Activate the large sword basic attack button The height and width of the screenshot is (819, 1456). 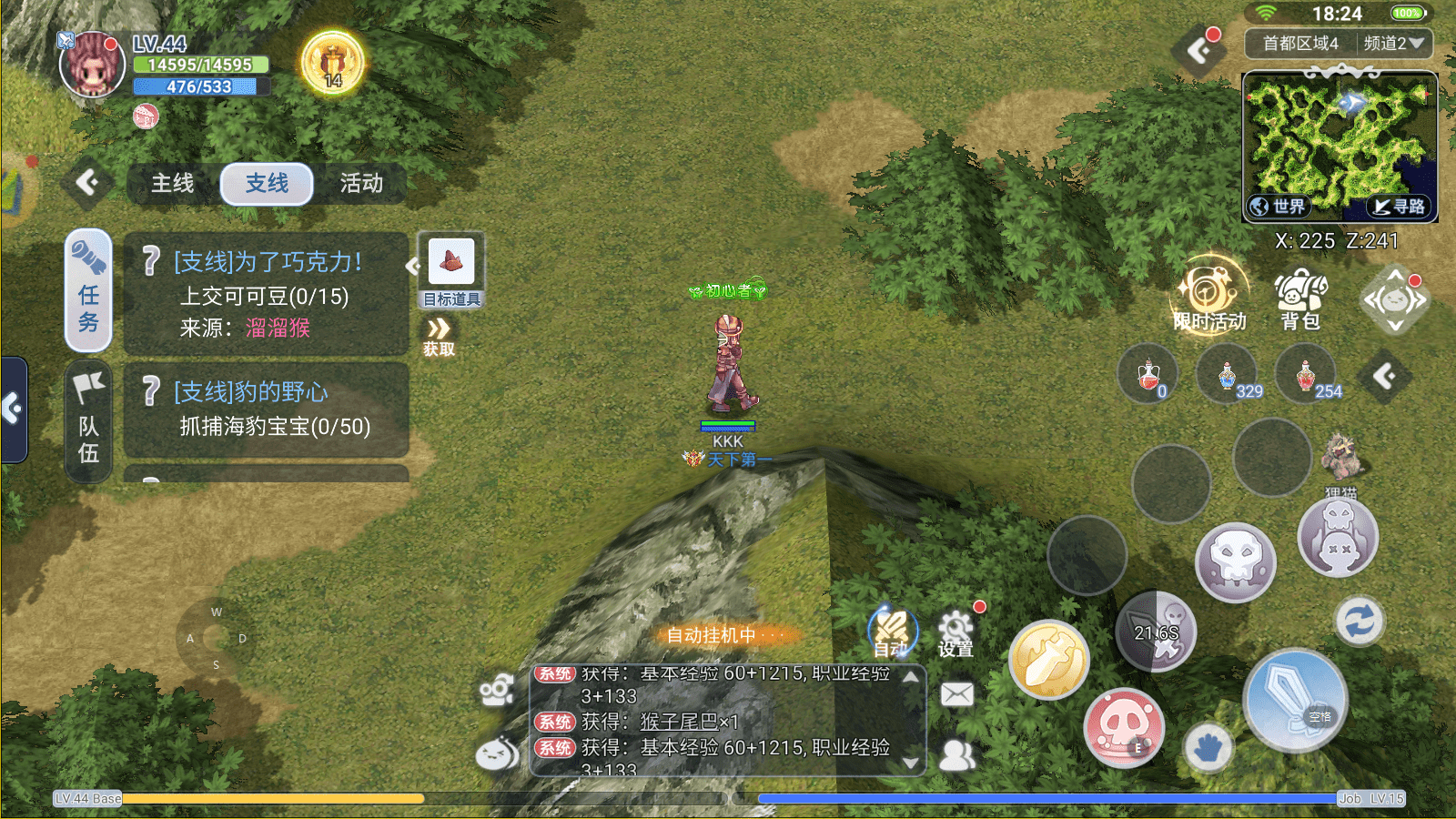1295,701
